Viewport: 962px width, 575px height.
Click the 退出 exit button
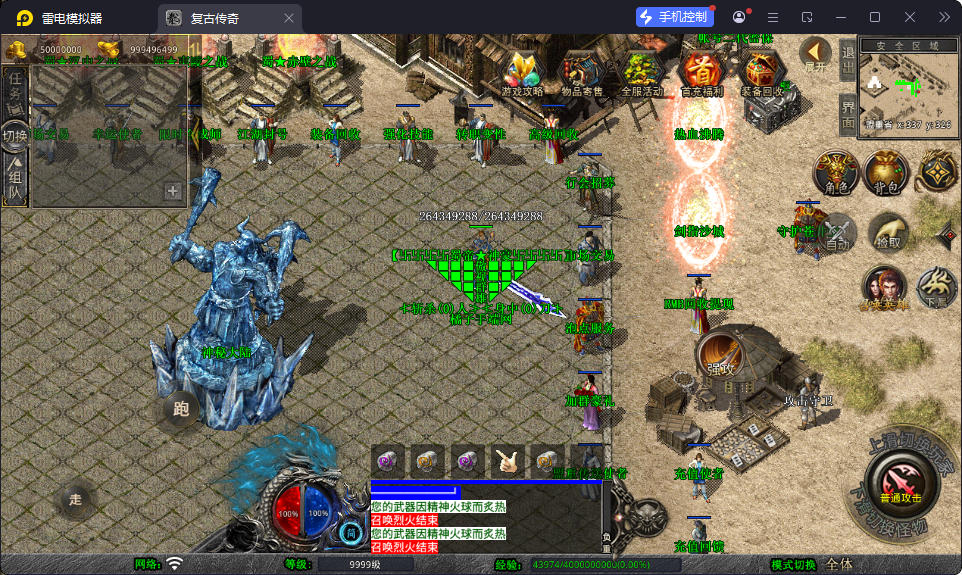(848, 63)
